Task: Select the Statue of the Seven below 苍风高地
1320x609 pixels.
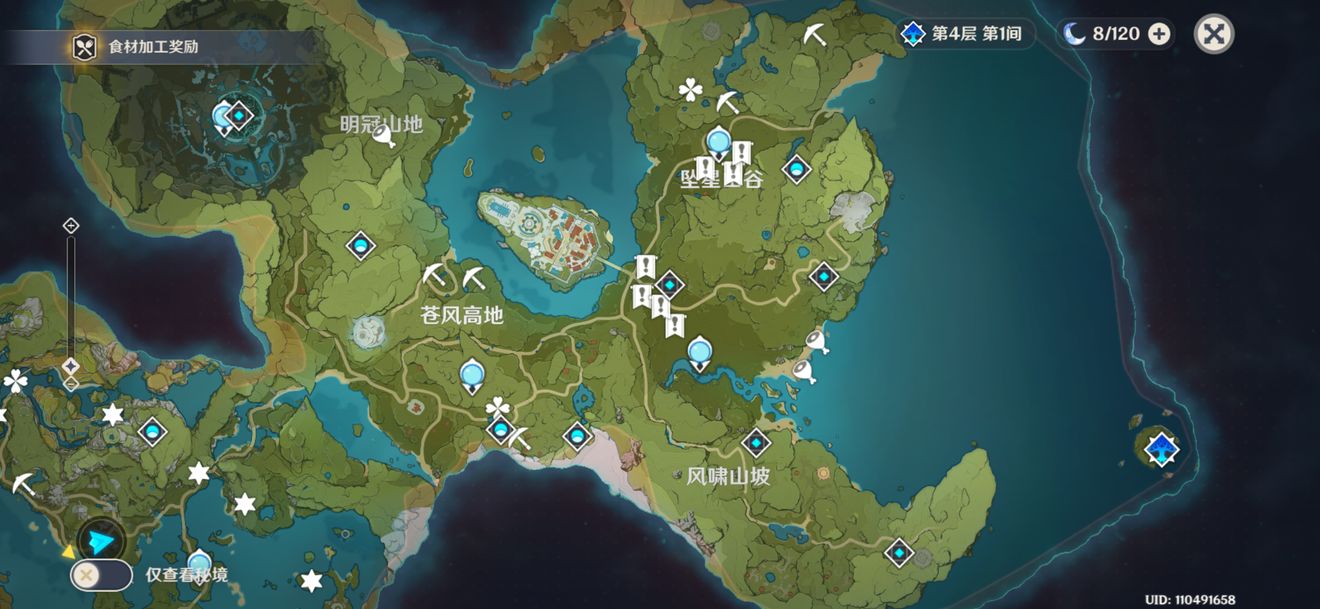Action: [471, 375]
